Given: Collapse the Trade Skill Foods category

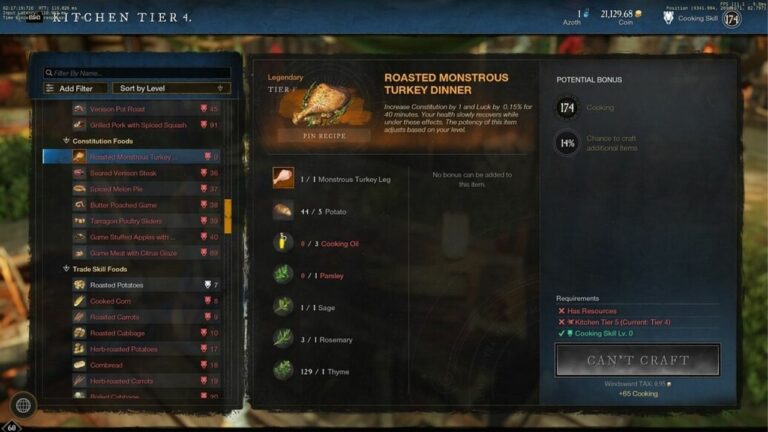Looking at the screenshot, I should [67, 269].
